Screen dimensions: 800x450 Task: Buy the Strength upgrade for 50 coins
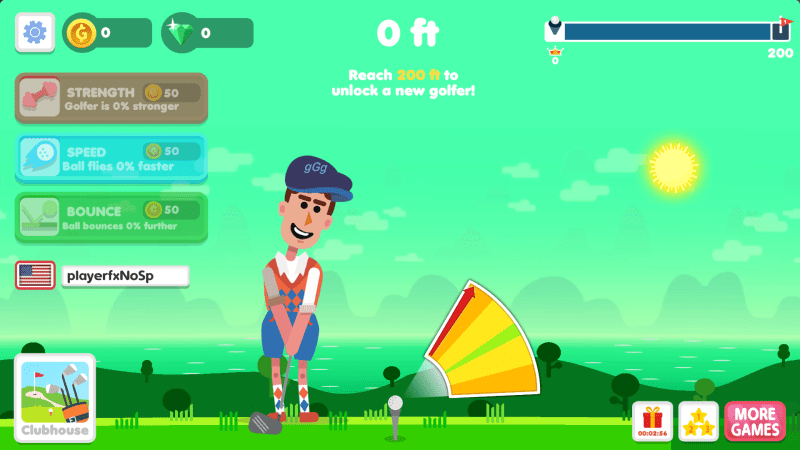[111, 98]
